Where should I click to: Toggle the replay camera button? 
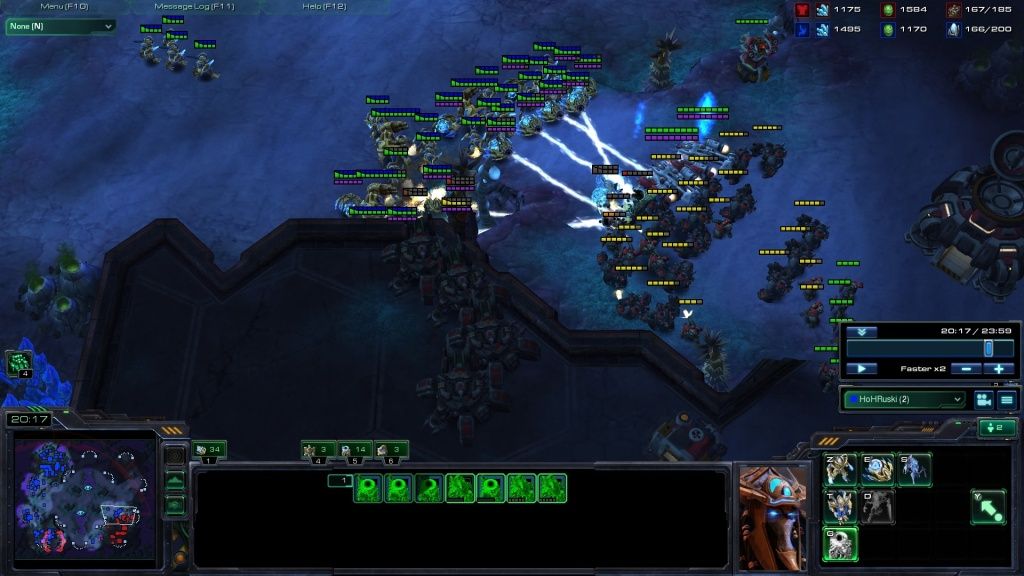coord(982,399)
